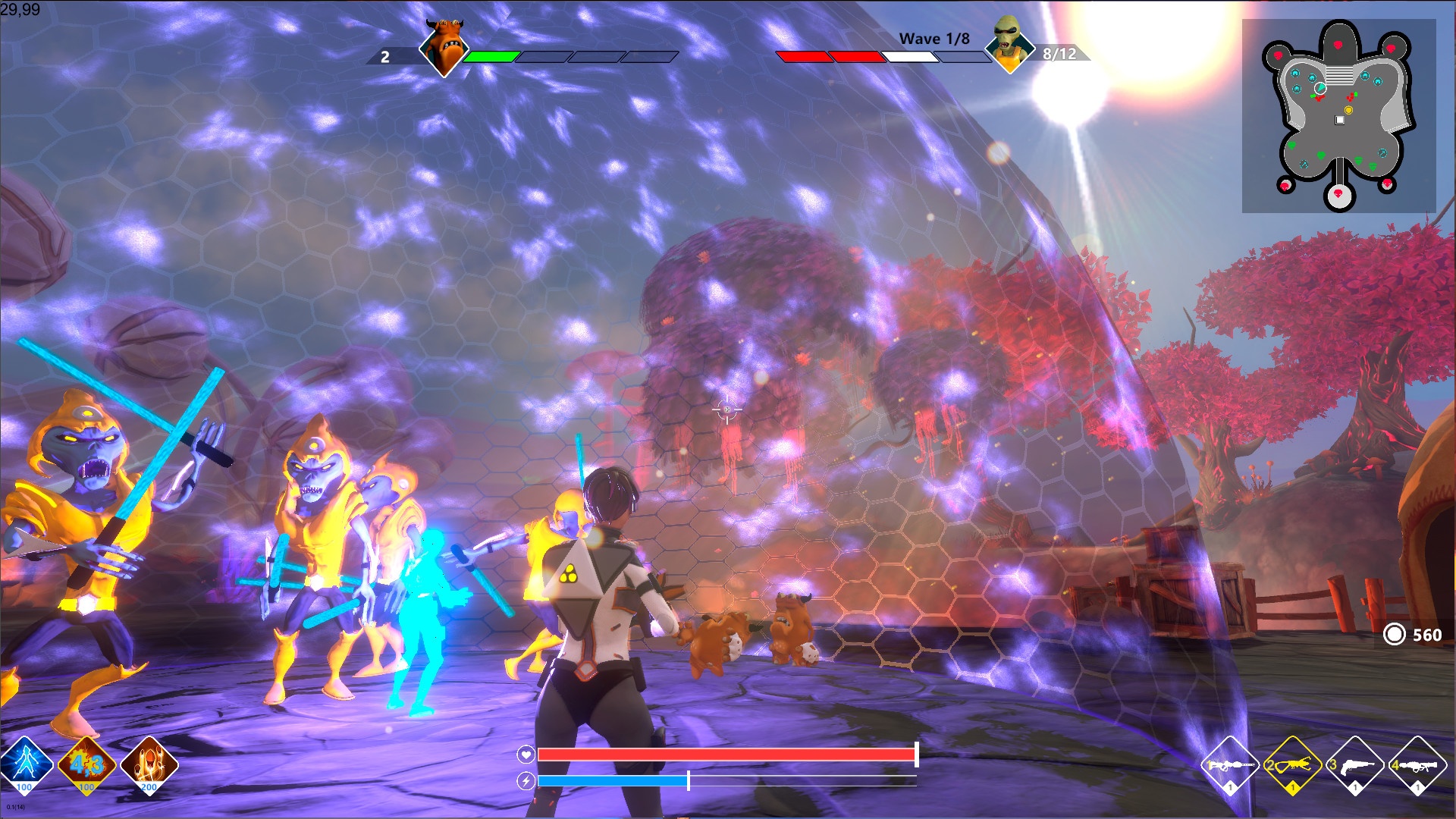Trigger the explosion ability on cooldown
This screenshot has width=1456, height=819.
[87, 764]
